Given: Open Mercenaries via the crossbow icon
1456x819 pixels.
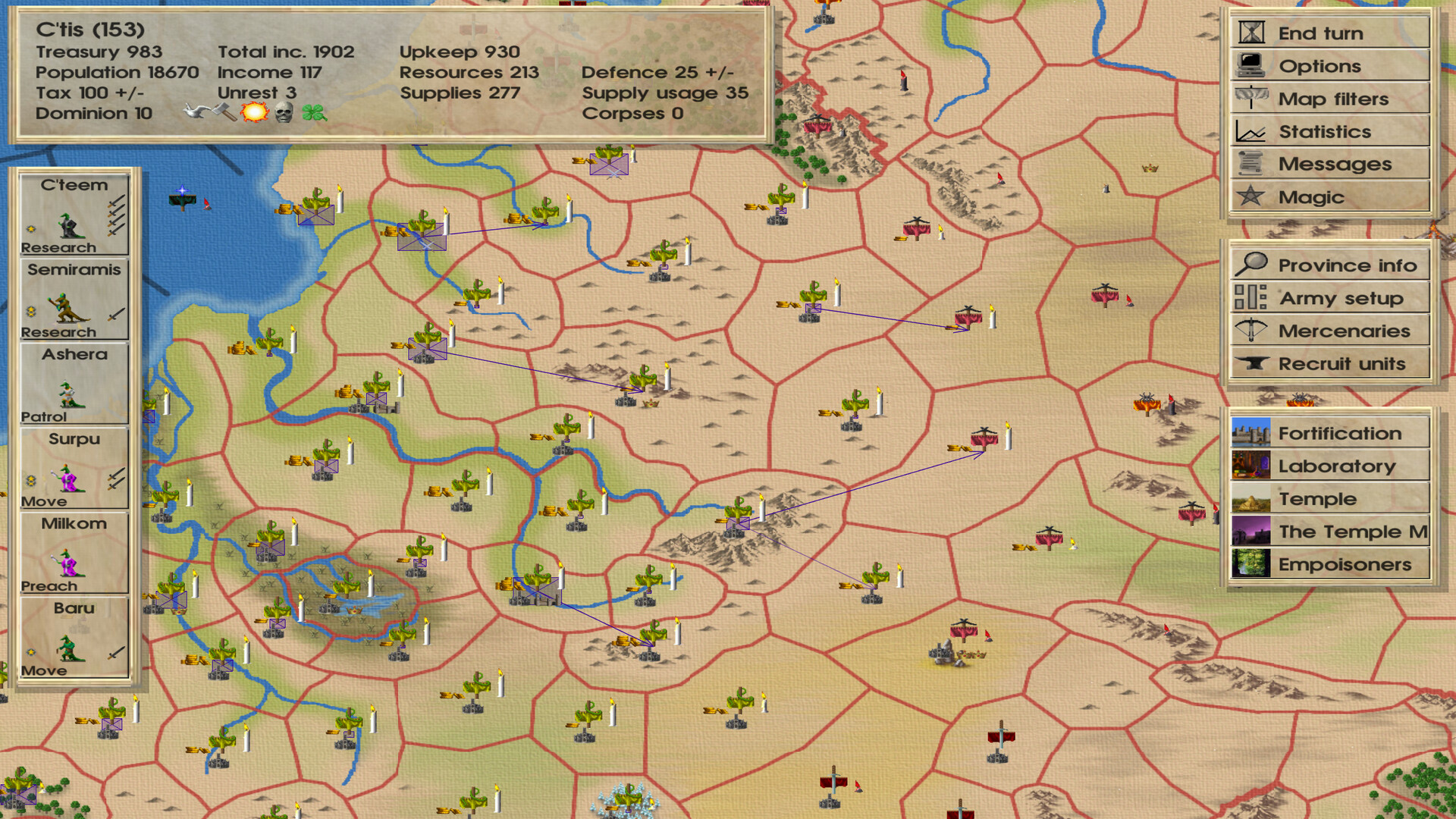Looking at the screenshot, I should click(1250, 331).
